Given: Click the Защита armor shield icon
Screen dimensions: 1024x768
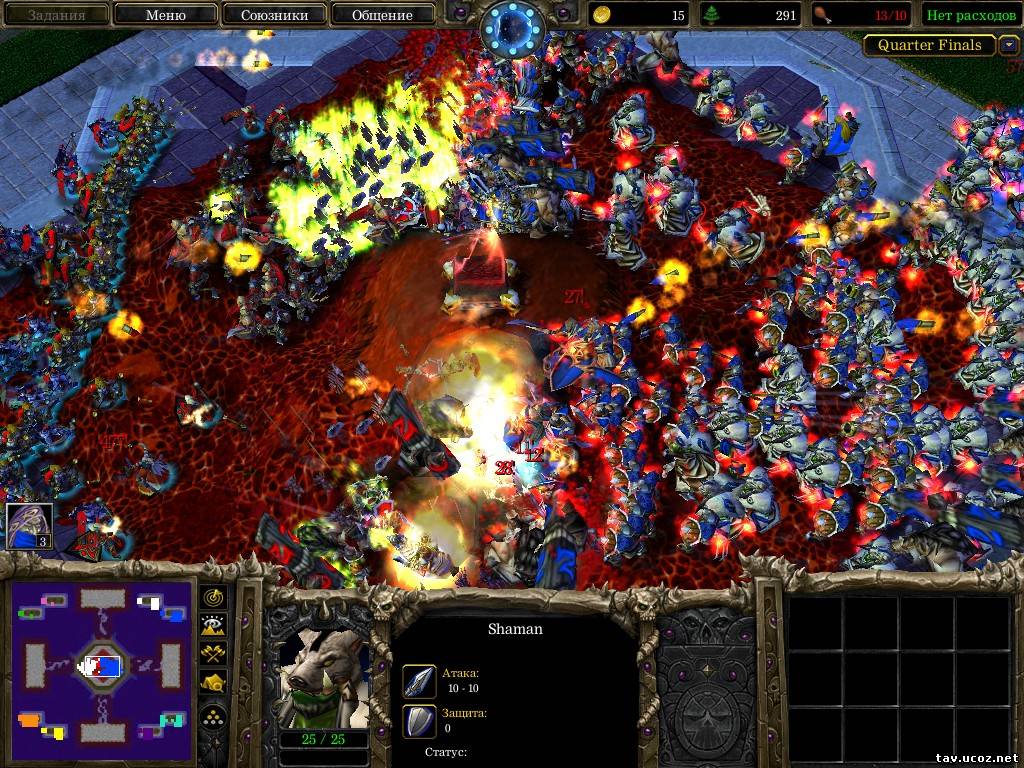Looking at the screenshot, I should pyautogui.click(x=418, y=720).
